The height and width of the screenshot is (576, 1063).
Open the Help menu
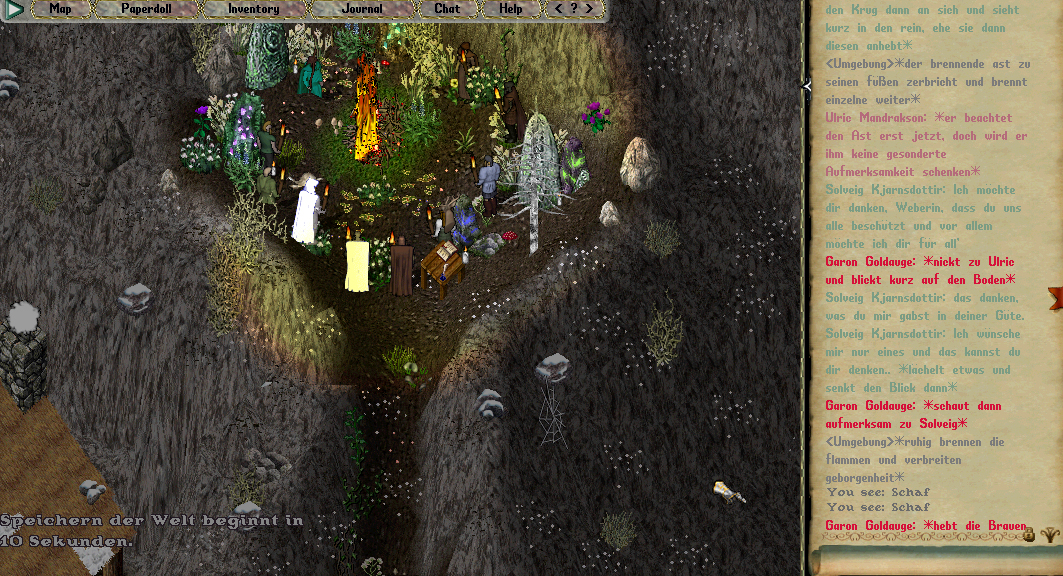[x=510, y=9]
